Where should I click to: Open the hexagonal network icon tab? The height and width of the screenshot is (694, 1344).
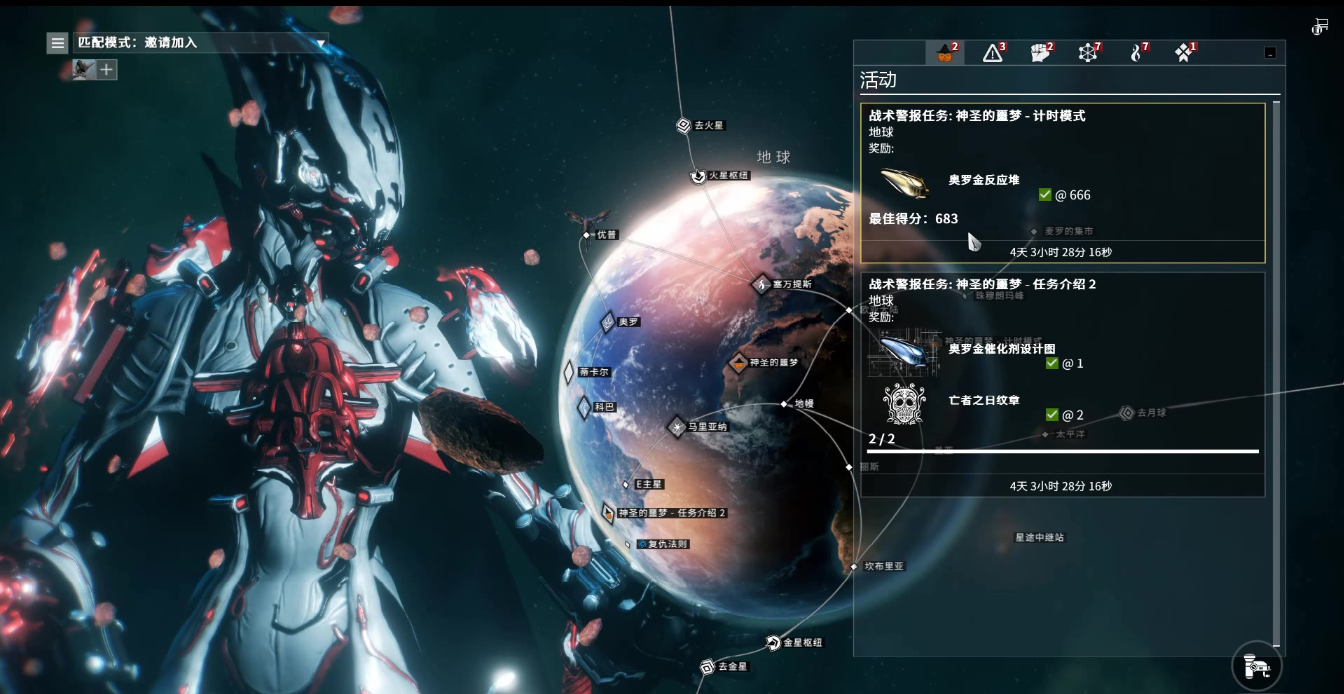1088,53
